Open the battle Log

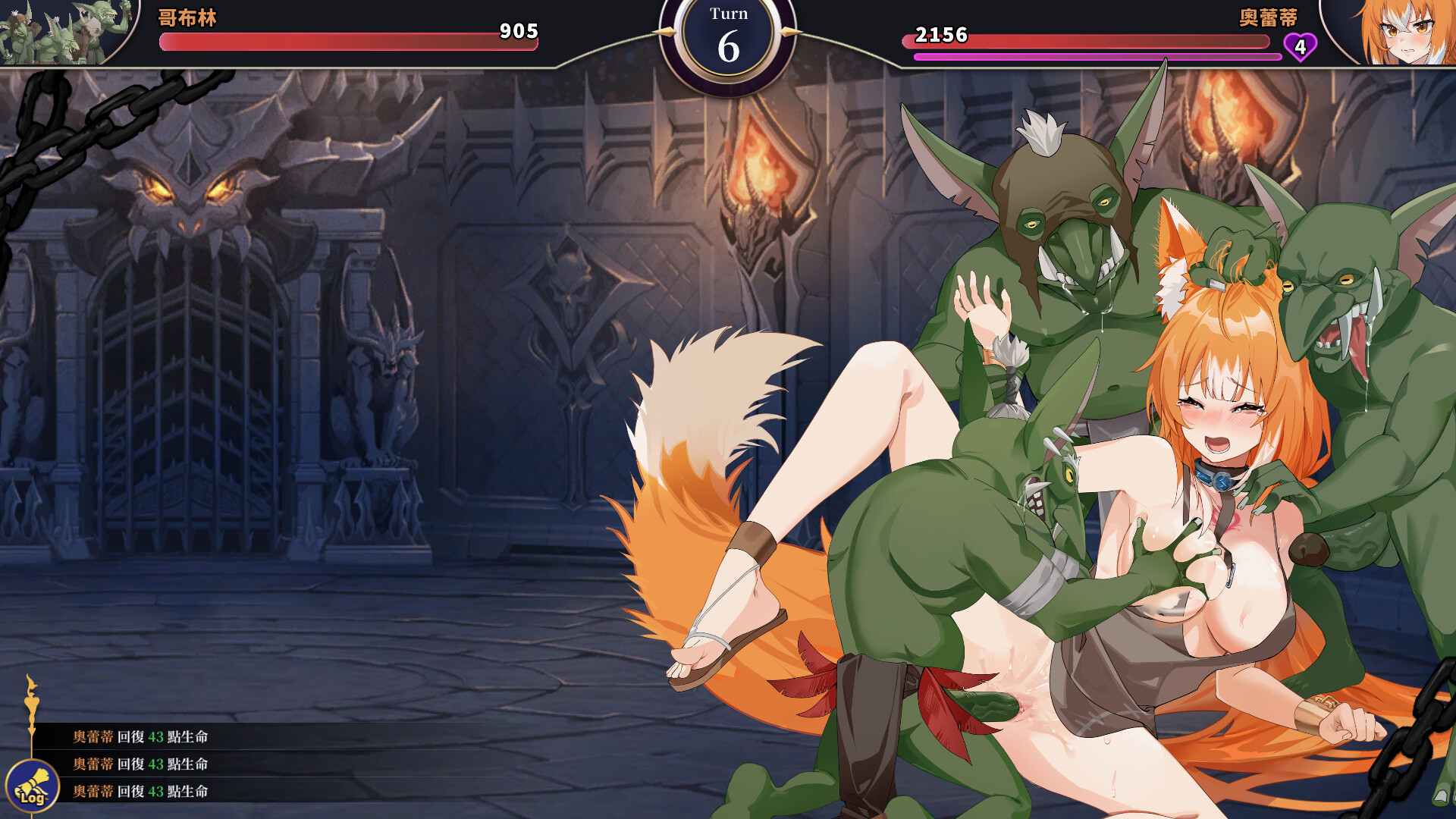[x=33, y=786]
